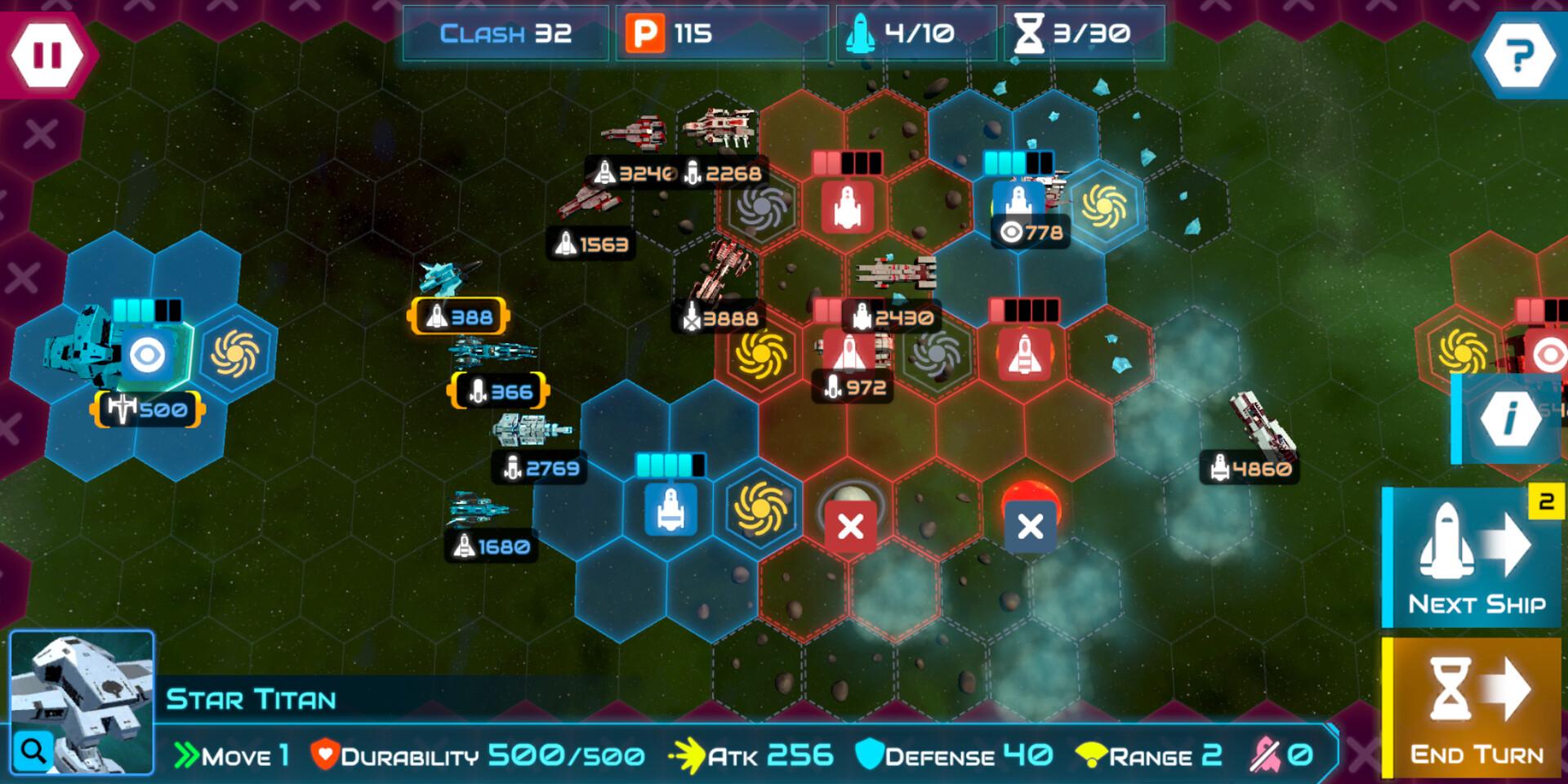Click the Star Titan name label
Viewport: 1568px width, 784px height.
coord(251,697)
